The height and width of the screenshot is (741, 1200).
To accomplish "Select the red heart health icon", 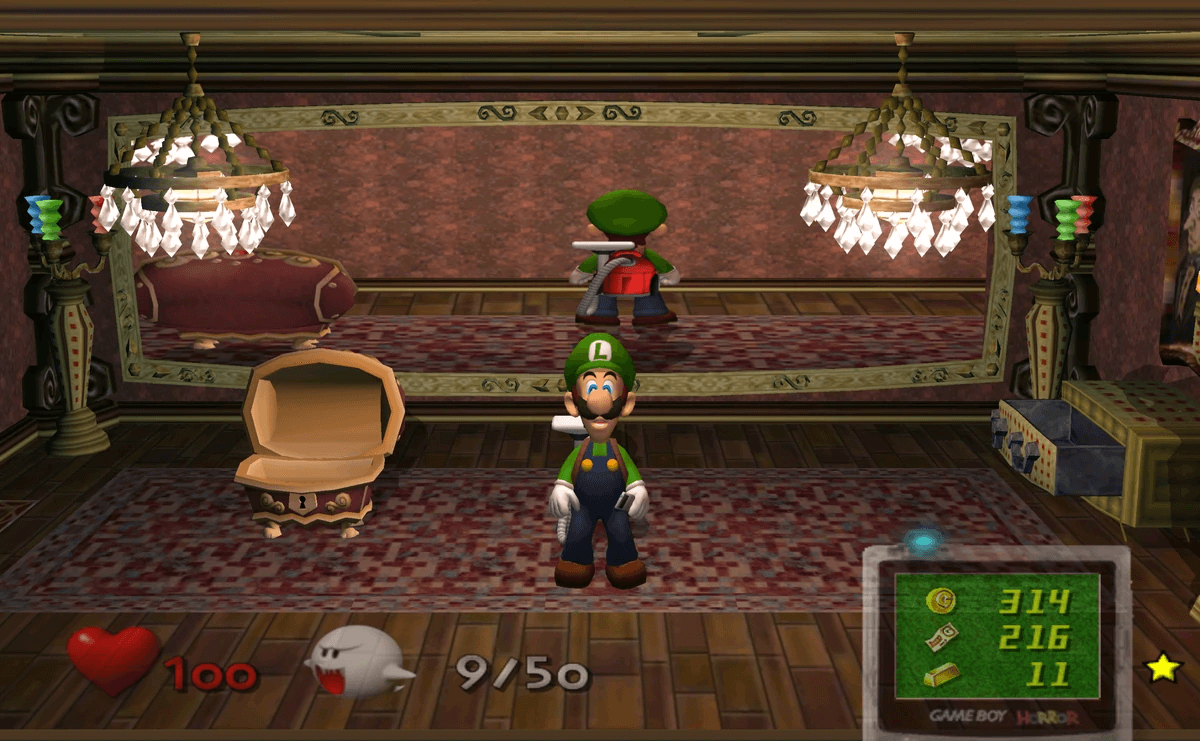I will [112, 660].
